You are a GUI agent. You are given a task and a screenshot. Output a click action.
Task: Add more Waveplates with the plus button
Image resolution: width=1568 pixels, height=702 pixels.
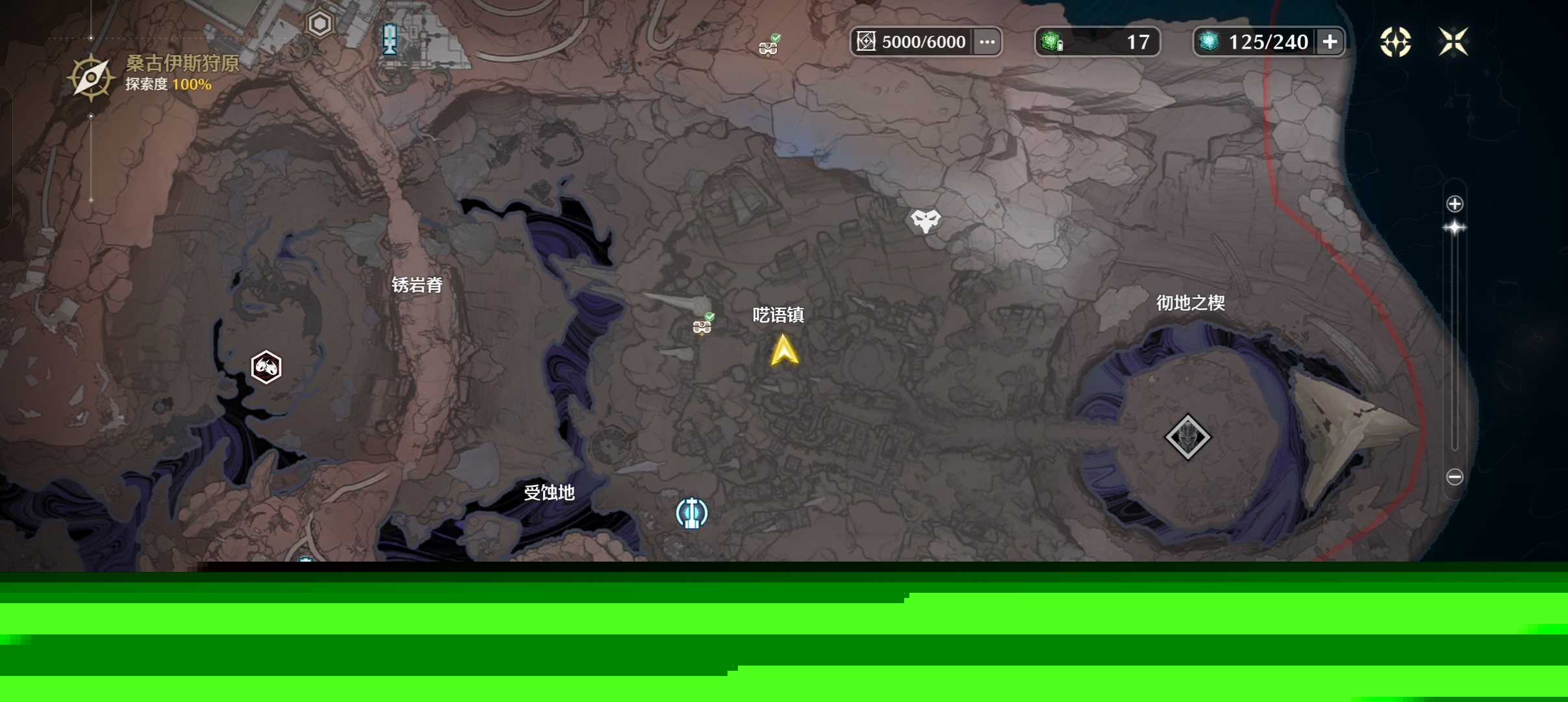(1330, 42)
